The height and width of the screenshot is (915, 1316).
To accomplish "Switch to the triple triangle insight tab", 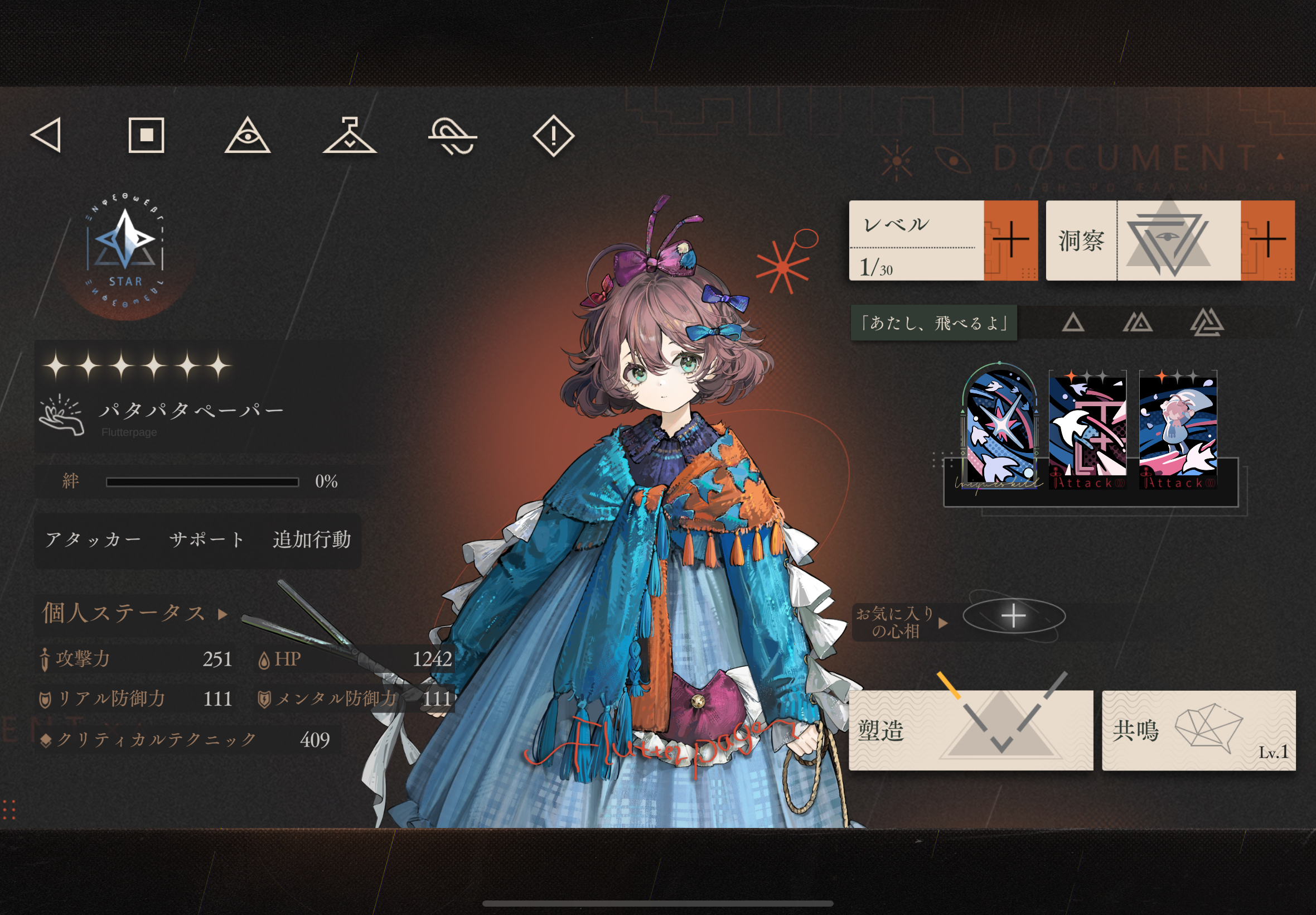I will click(1207, 324).
